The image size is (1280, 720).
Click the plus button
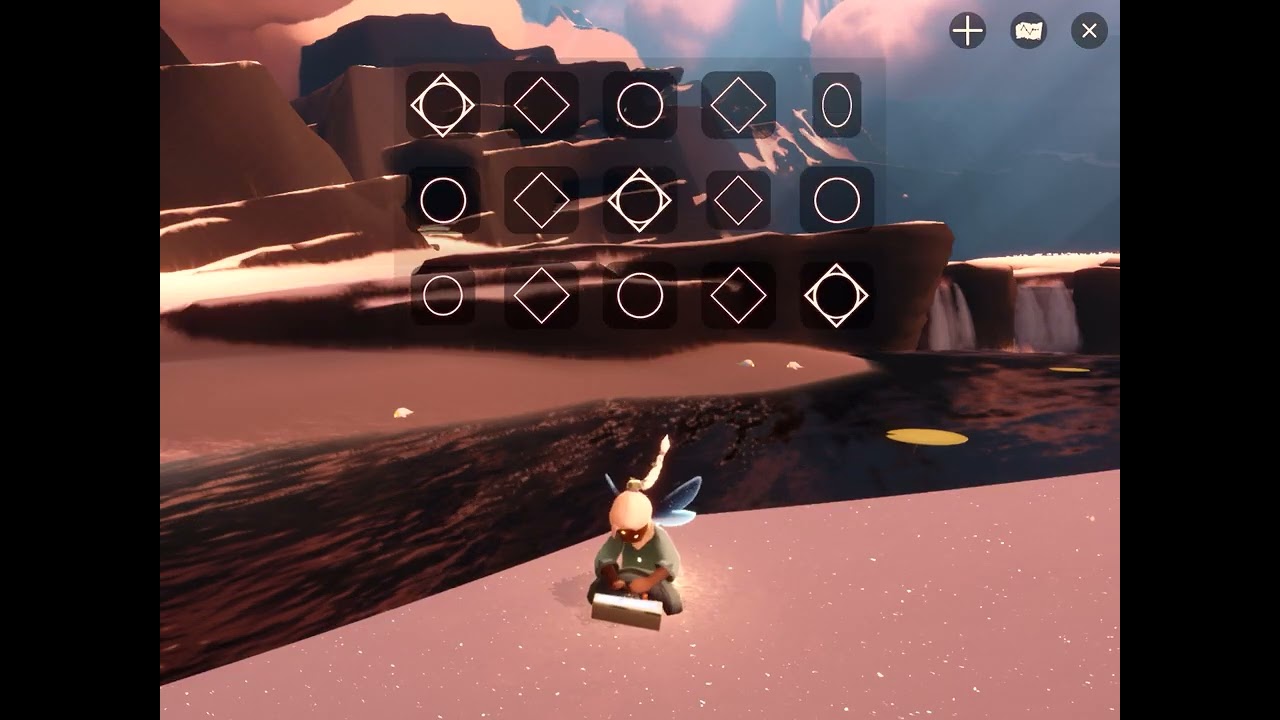pos(967,31)
